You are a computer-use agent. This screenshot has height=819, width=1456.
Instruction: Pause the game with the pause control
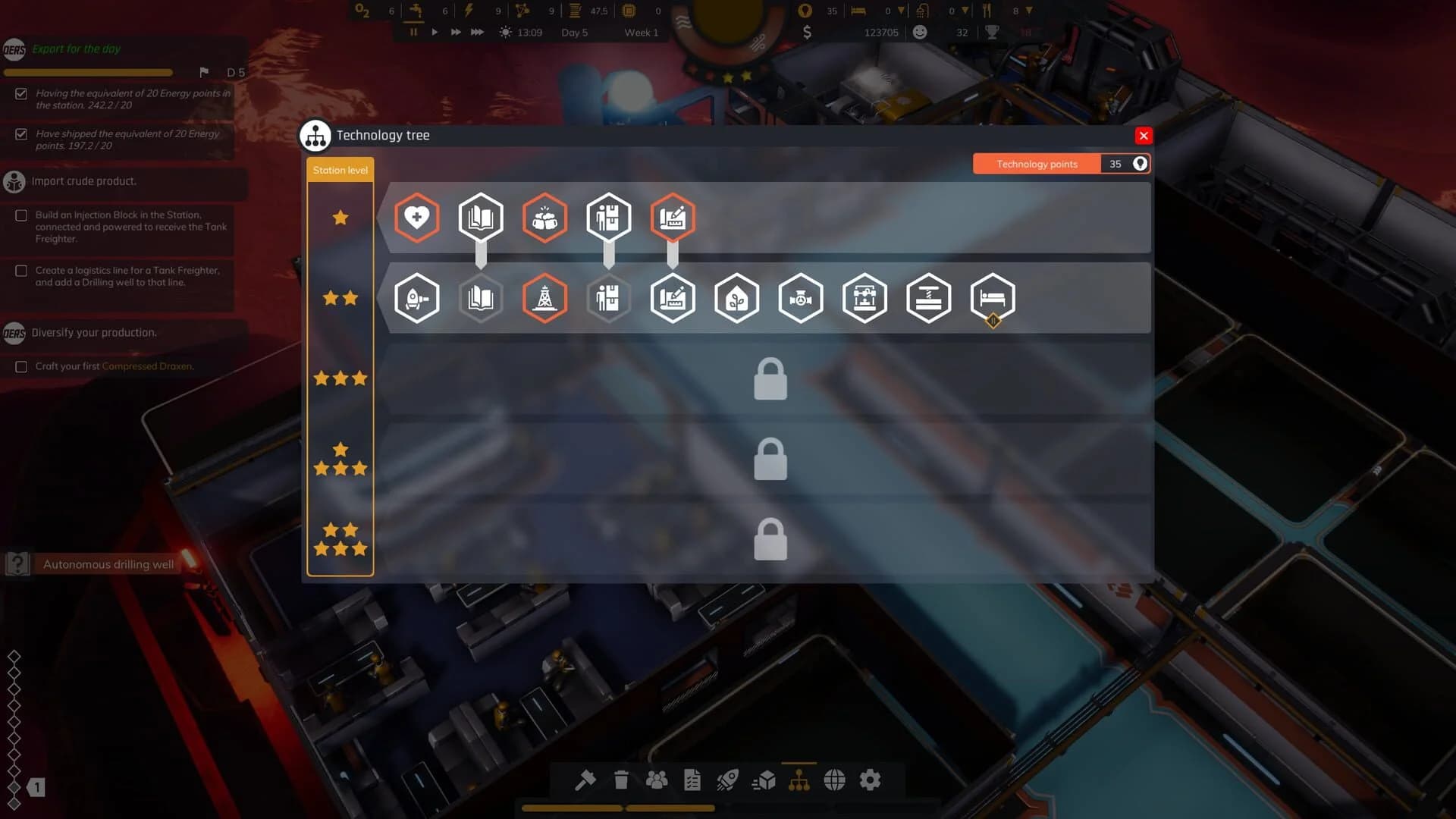pyautogui.click(x=413, y=32)
